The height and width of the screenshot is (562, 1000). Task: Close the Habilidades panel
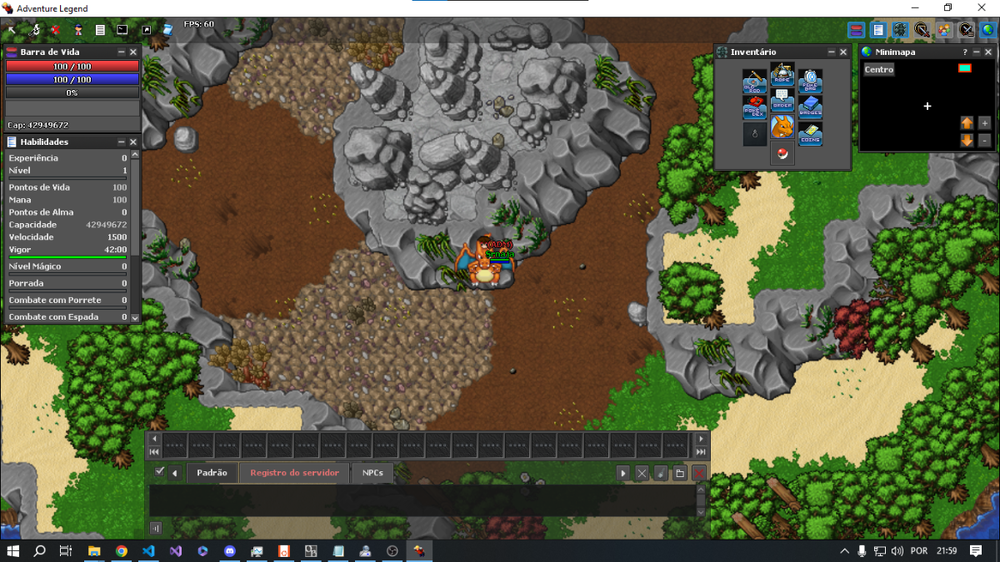tap(133, 142)
